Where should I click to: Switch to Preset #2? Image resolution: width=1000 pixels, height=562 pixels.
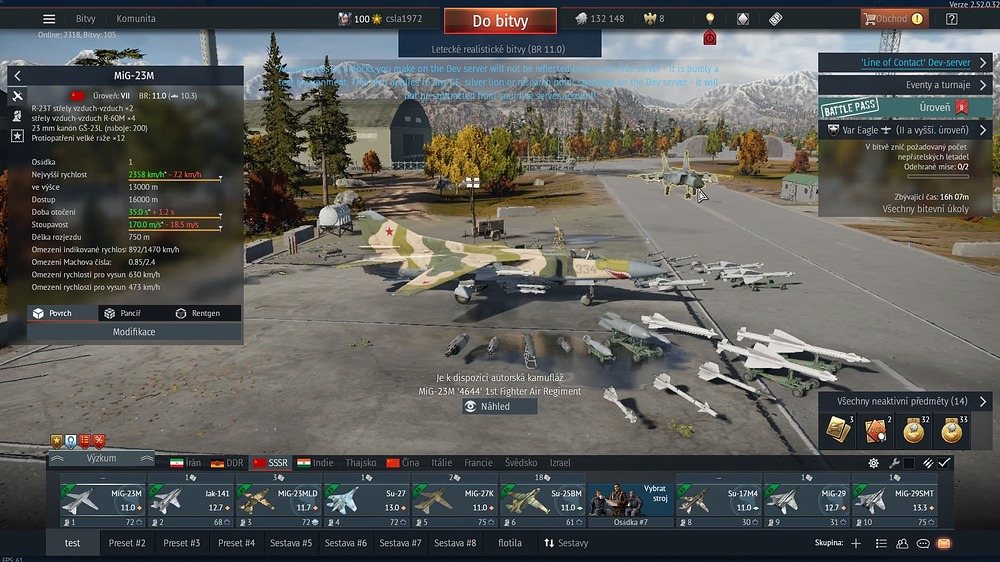coord(127,543)
